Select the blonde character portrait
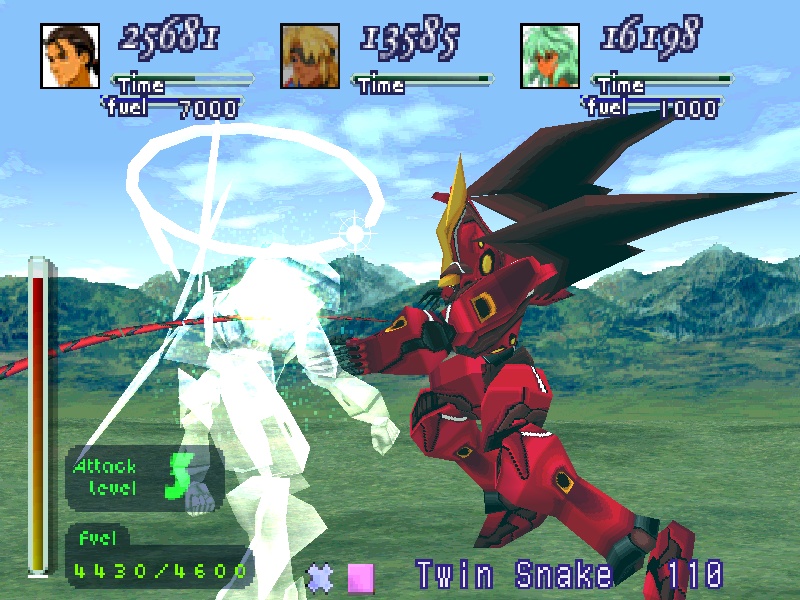The width and height of the screenshot is (800, 600). point(312,56)
